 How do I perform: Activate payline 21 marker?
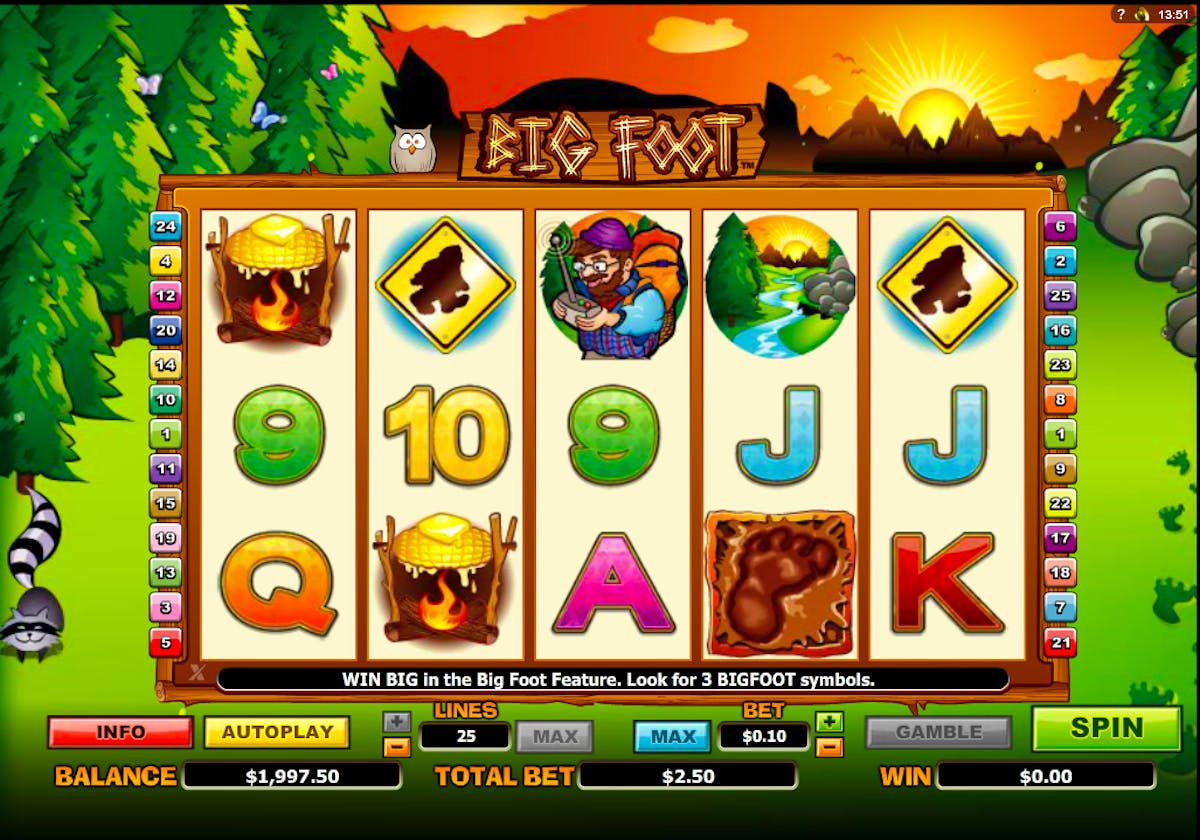[x=1060, y=641]
